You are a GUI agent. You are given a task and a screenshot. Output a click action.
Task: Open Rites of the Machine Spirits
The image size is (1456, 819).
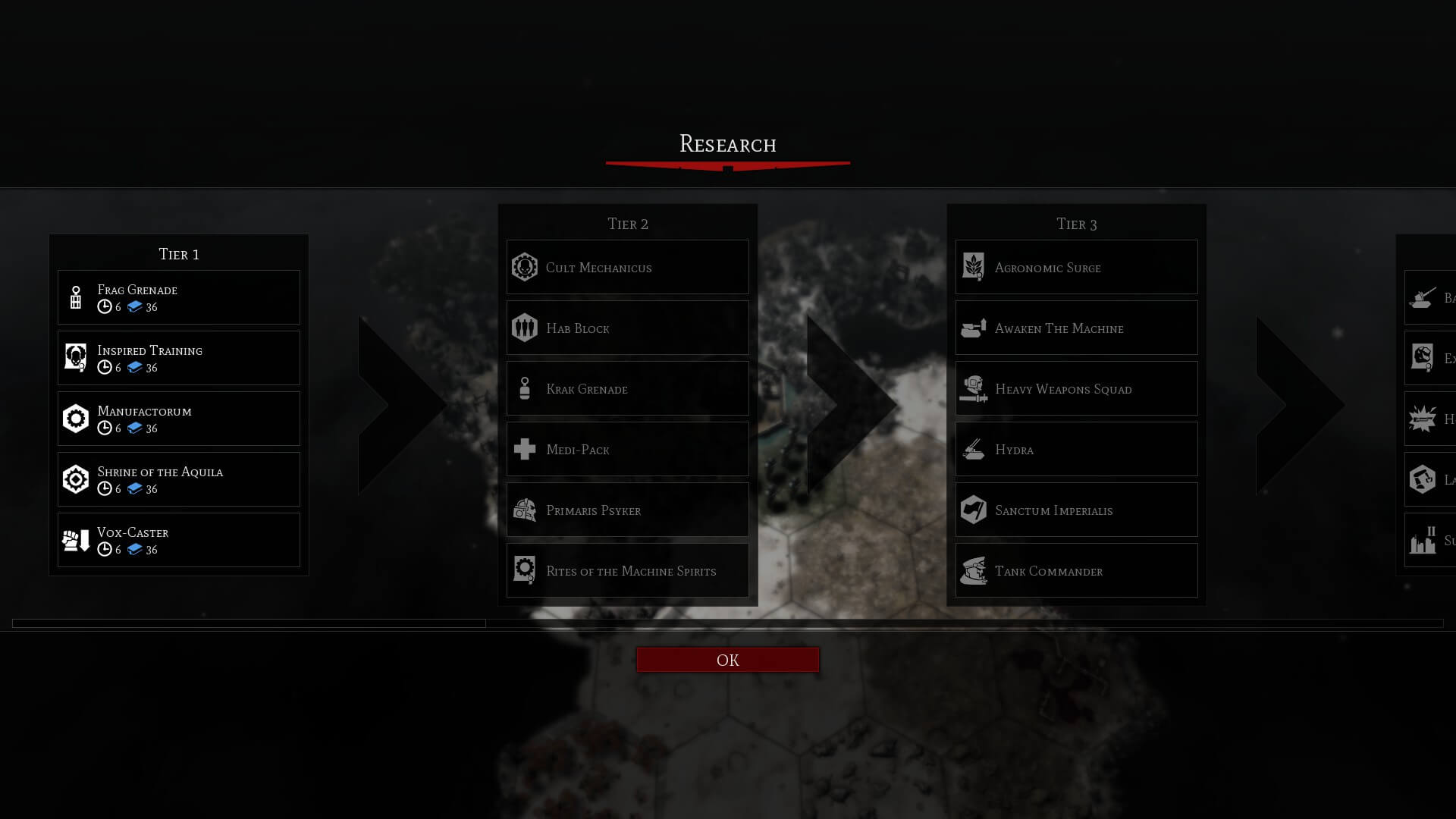(627, 570)
